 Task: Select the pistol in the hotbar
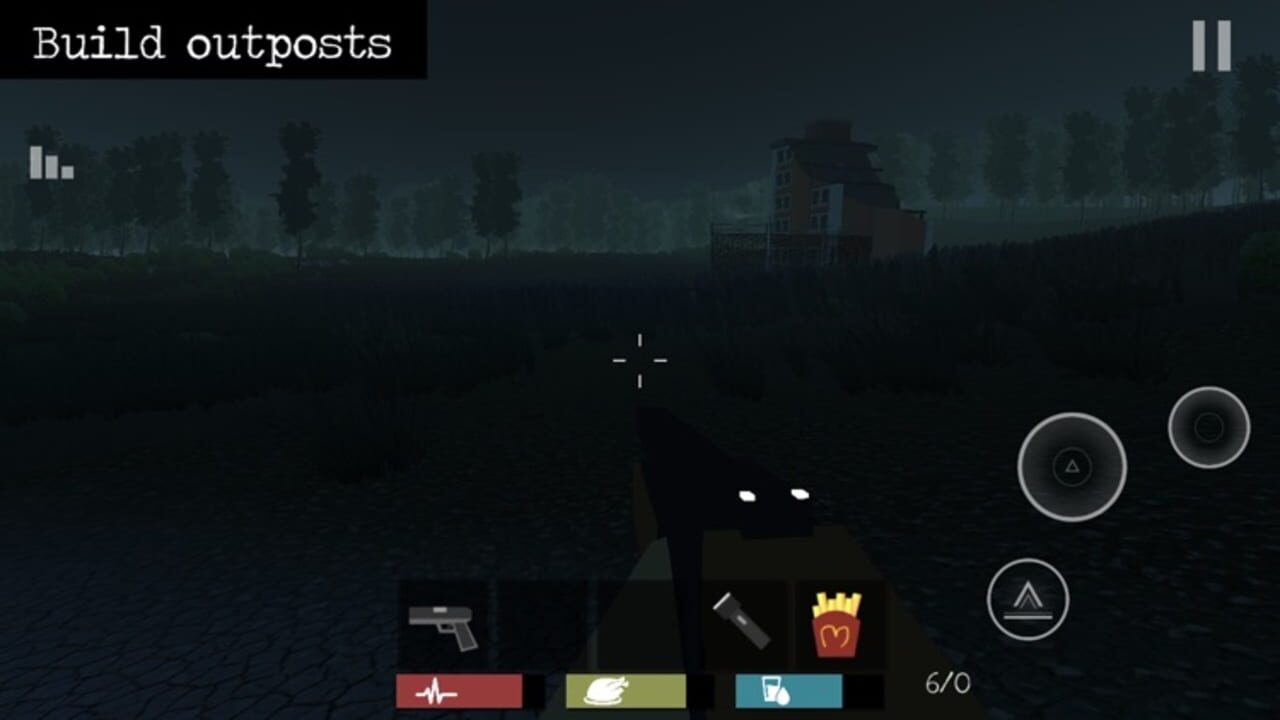pyautogui.click(x=443, y=620)
